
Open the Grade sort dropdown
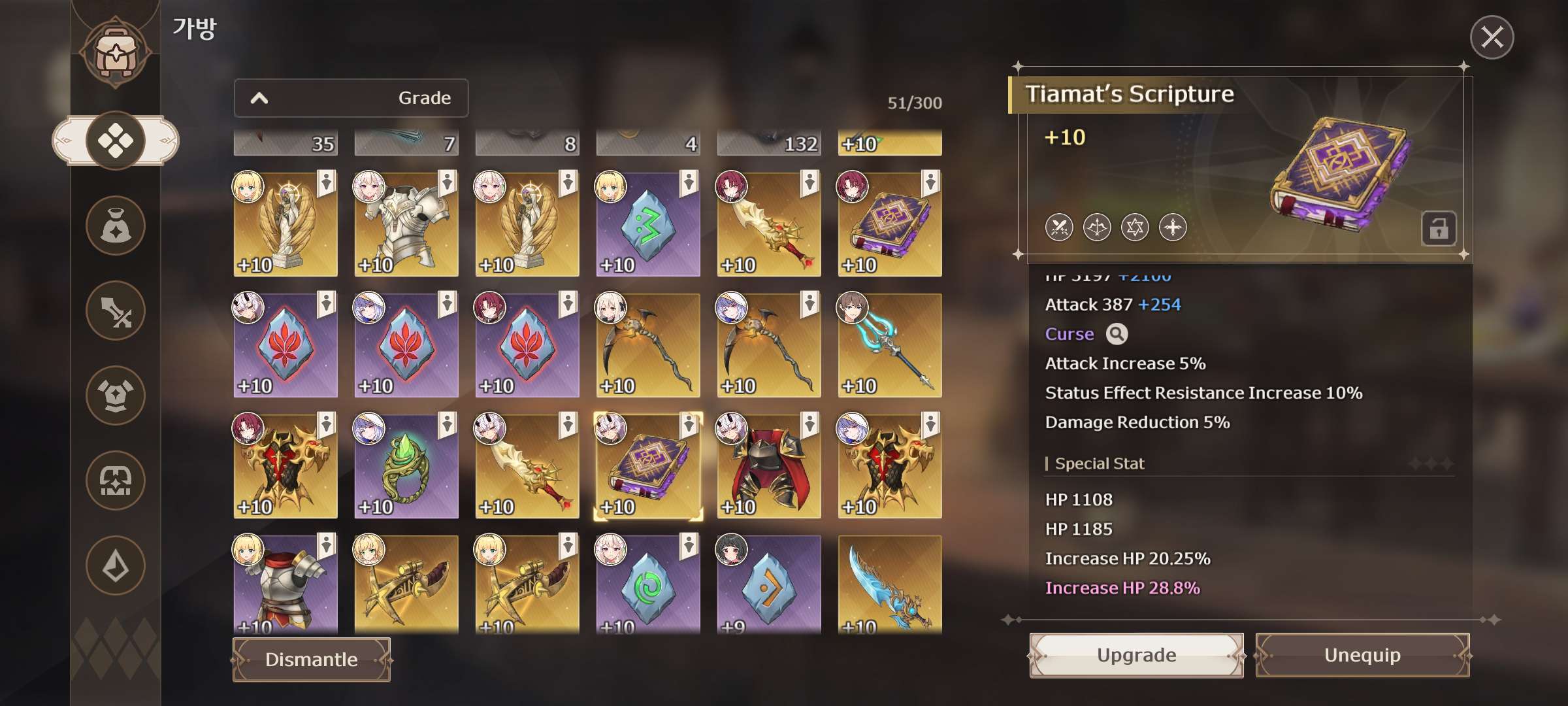[351, 98]
